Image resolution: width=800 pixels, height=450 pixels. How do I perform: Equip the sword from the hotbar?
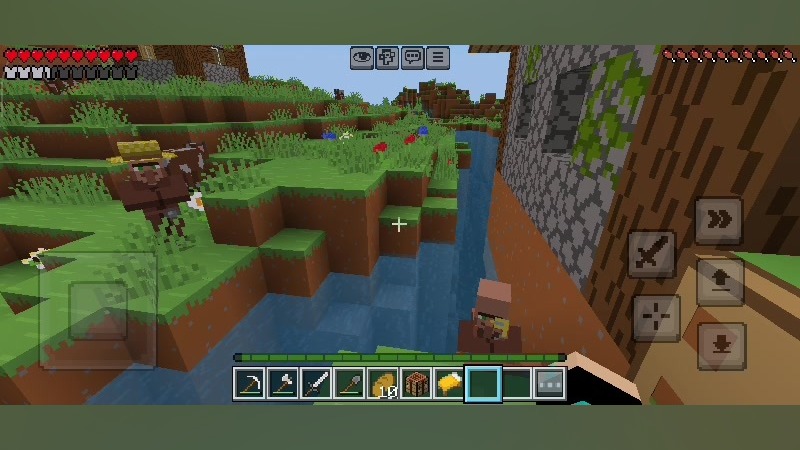pyautogui.click(x=316, y=383)
